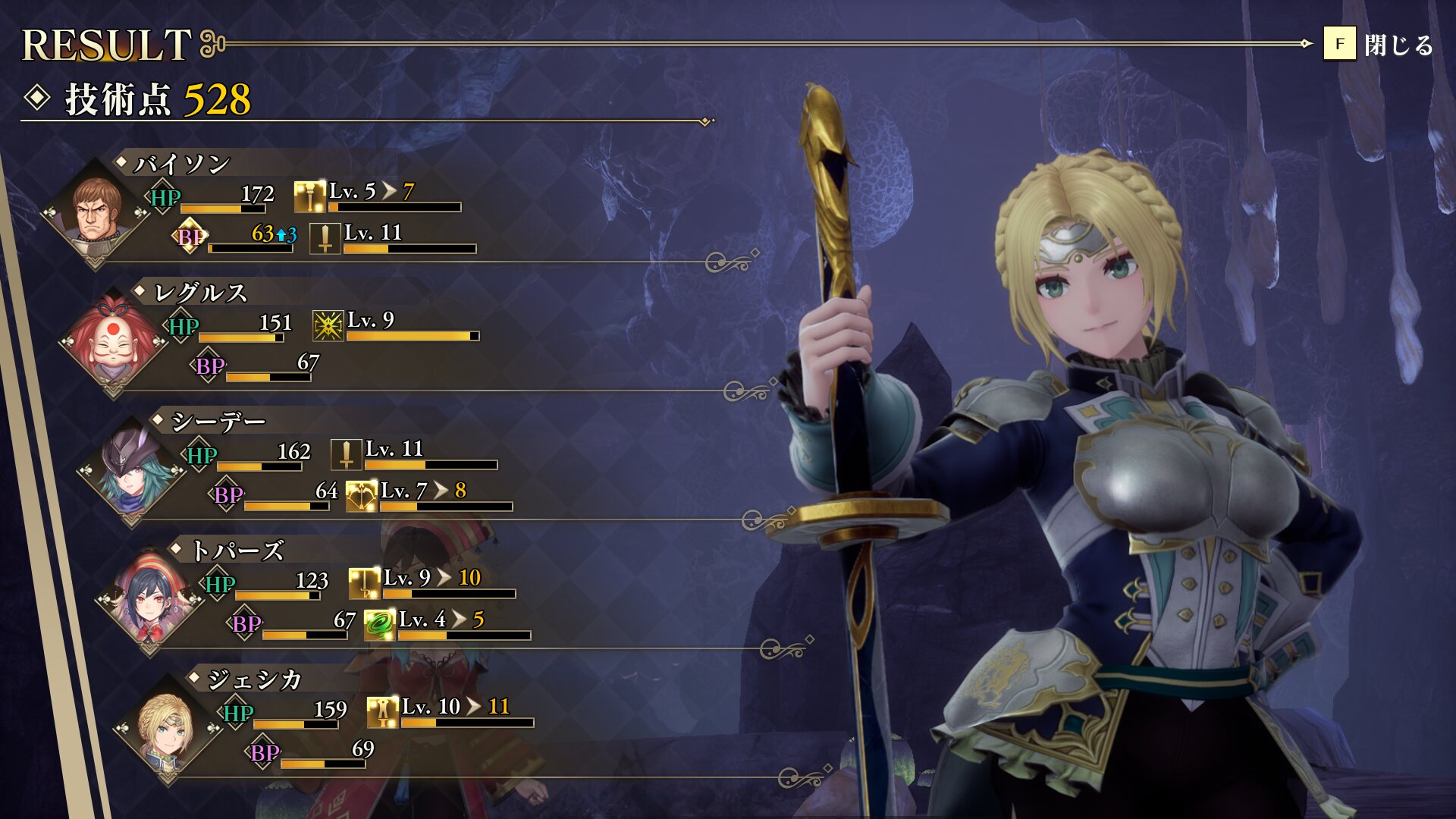Click トパーズ's weapon icon leveling 9 to 10
The width and height of the screenshot is (1456, 819).
coord(365,583)
